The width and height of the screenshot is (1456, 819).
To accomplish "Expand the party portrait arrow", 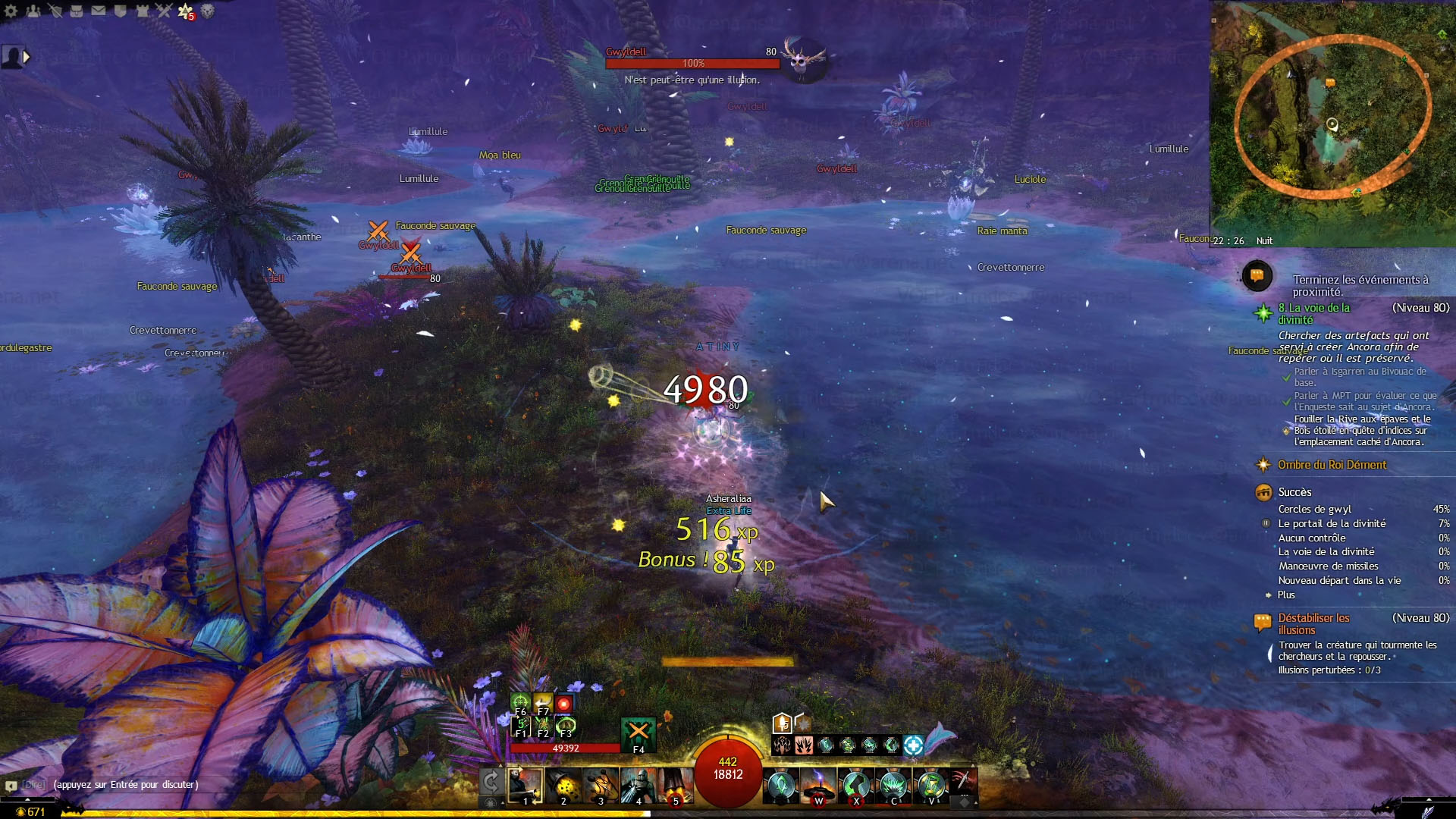I will (x=27, y=57).
